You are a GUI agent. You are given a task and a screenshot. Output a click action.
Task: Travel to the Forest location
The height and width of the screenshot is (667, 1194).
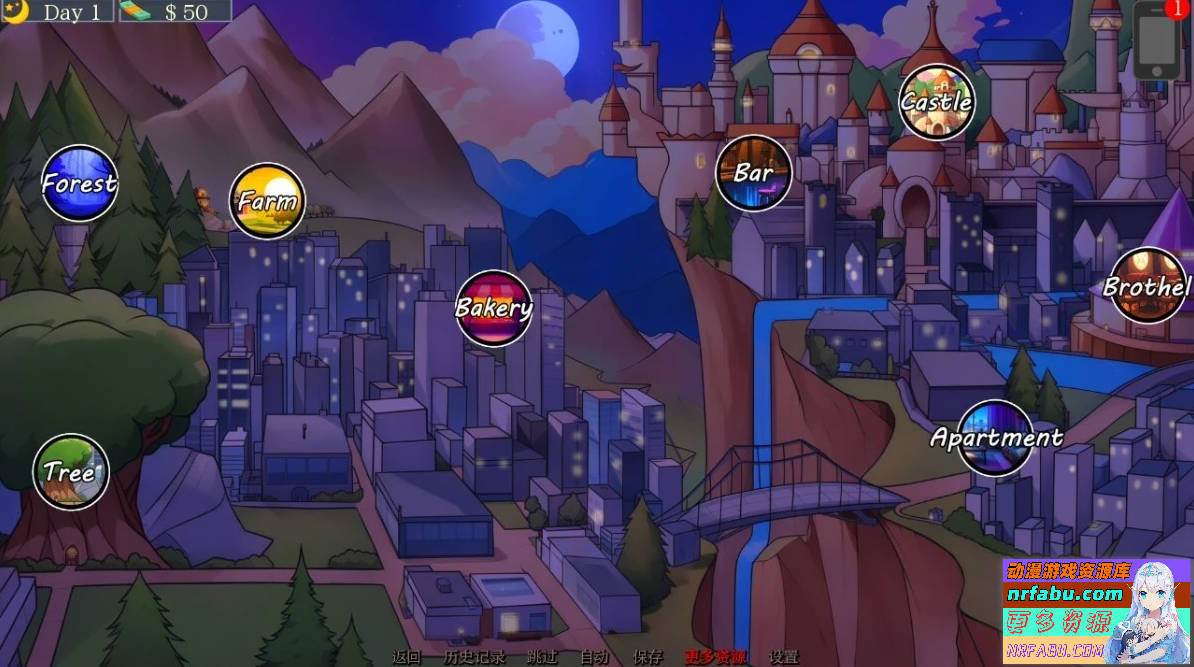click(79, 183)
